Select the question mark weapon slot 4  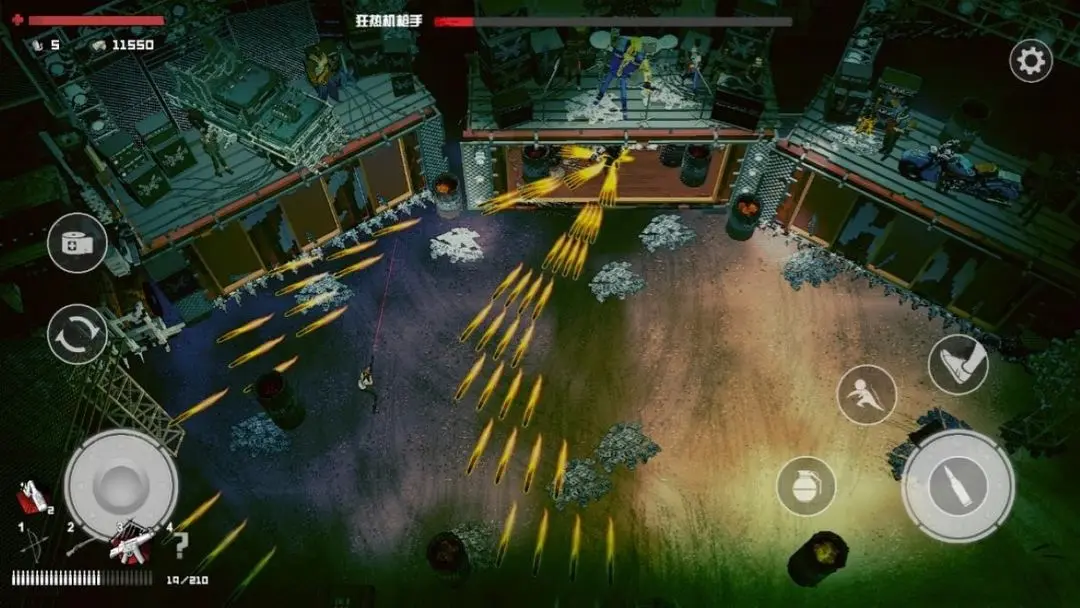click(x=180, y=545)
